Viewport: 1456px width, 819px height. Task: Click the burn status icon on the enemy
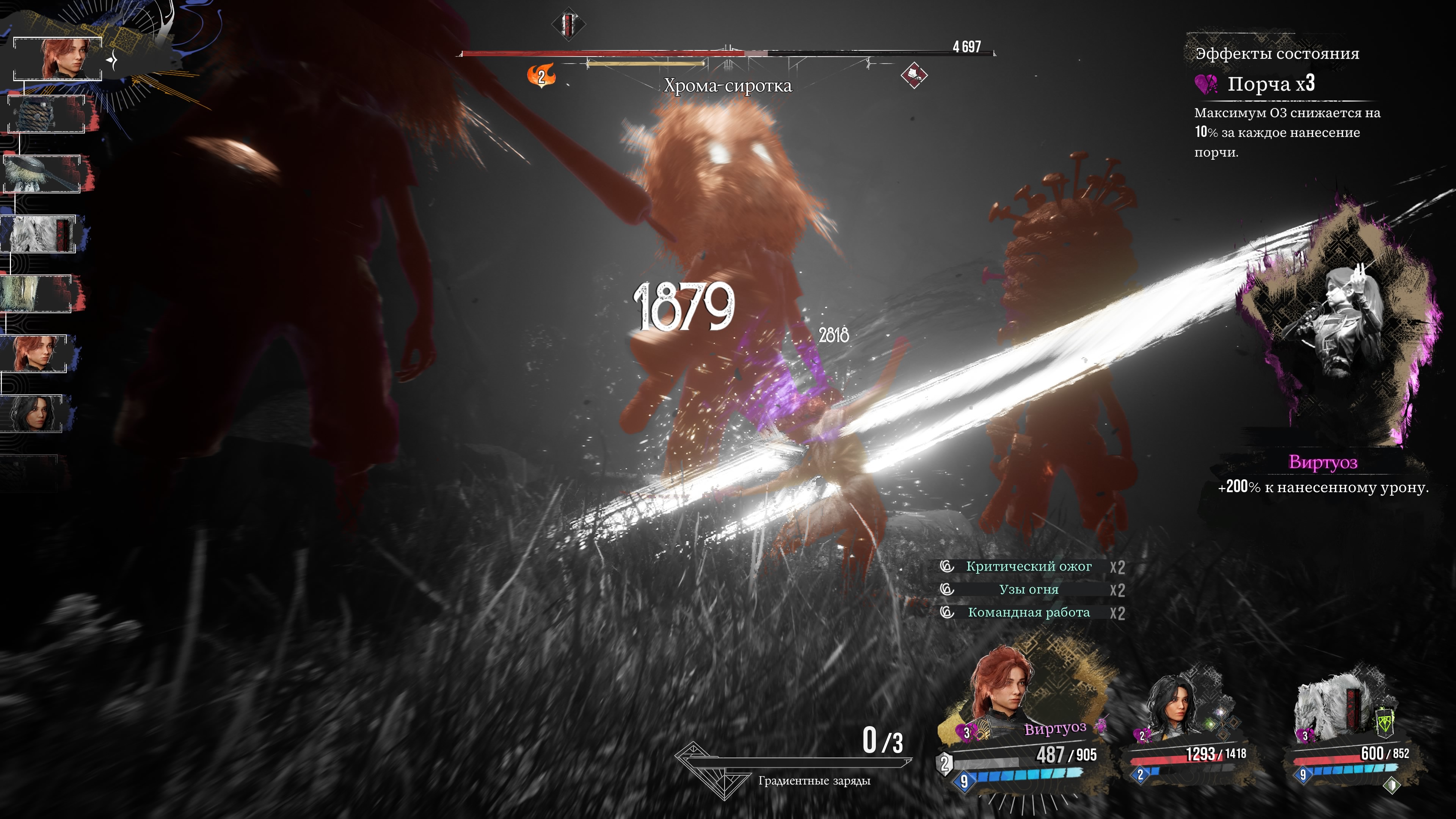pyautogui.click(x=541, y=76)
